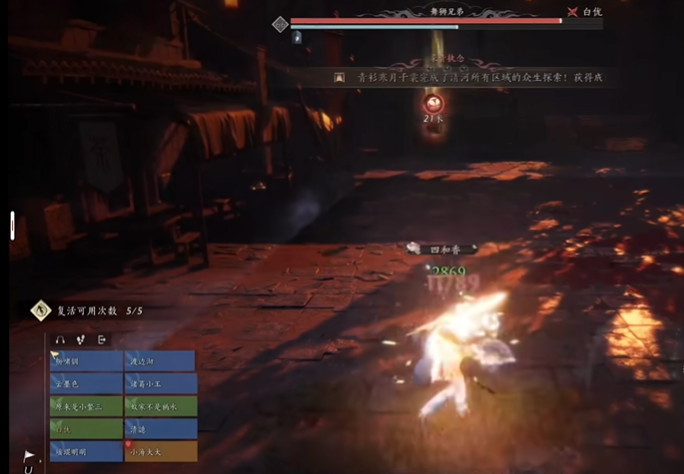This screenshot has height=474, width=684.
Task: Open the footprints follow icon
Action: [81, 340]
